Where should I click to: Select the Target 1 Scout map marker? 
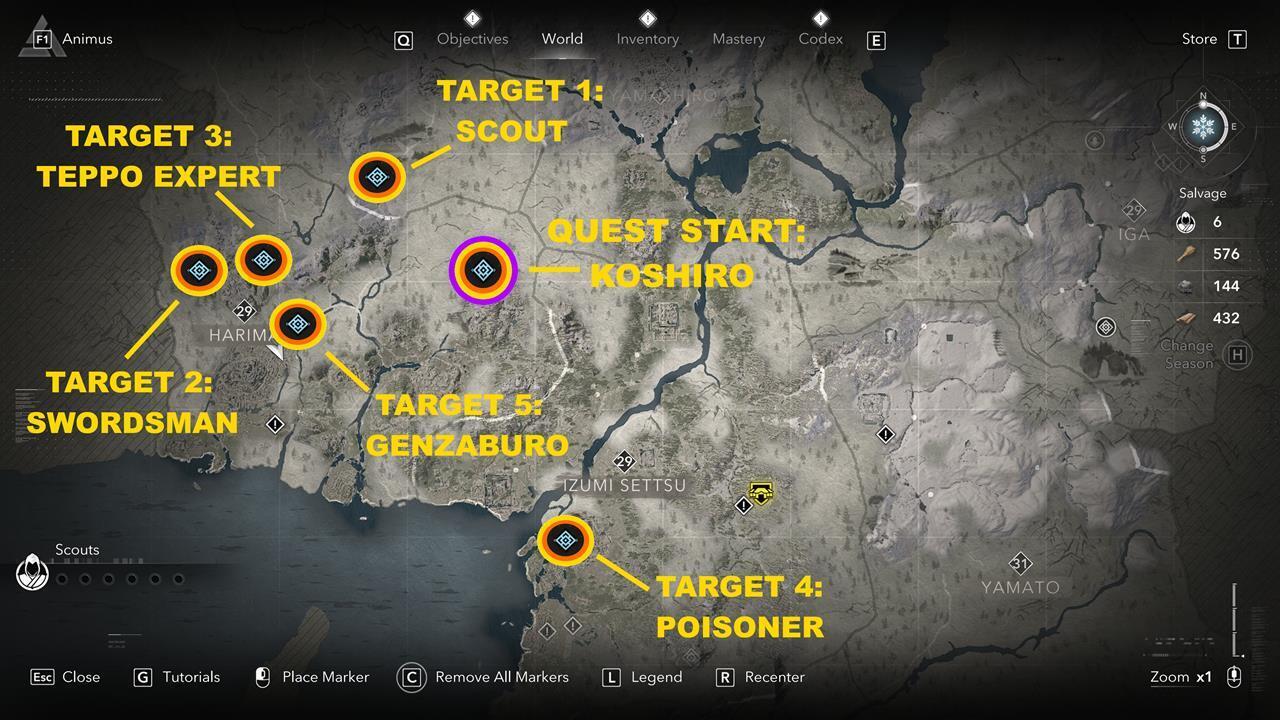(x=377, y=177)
